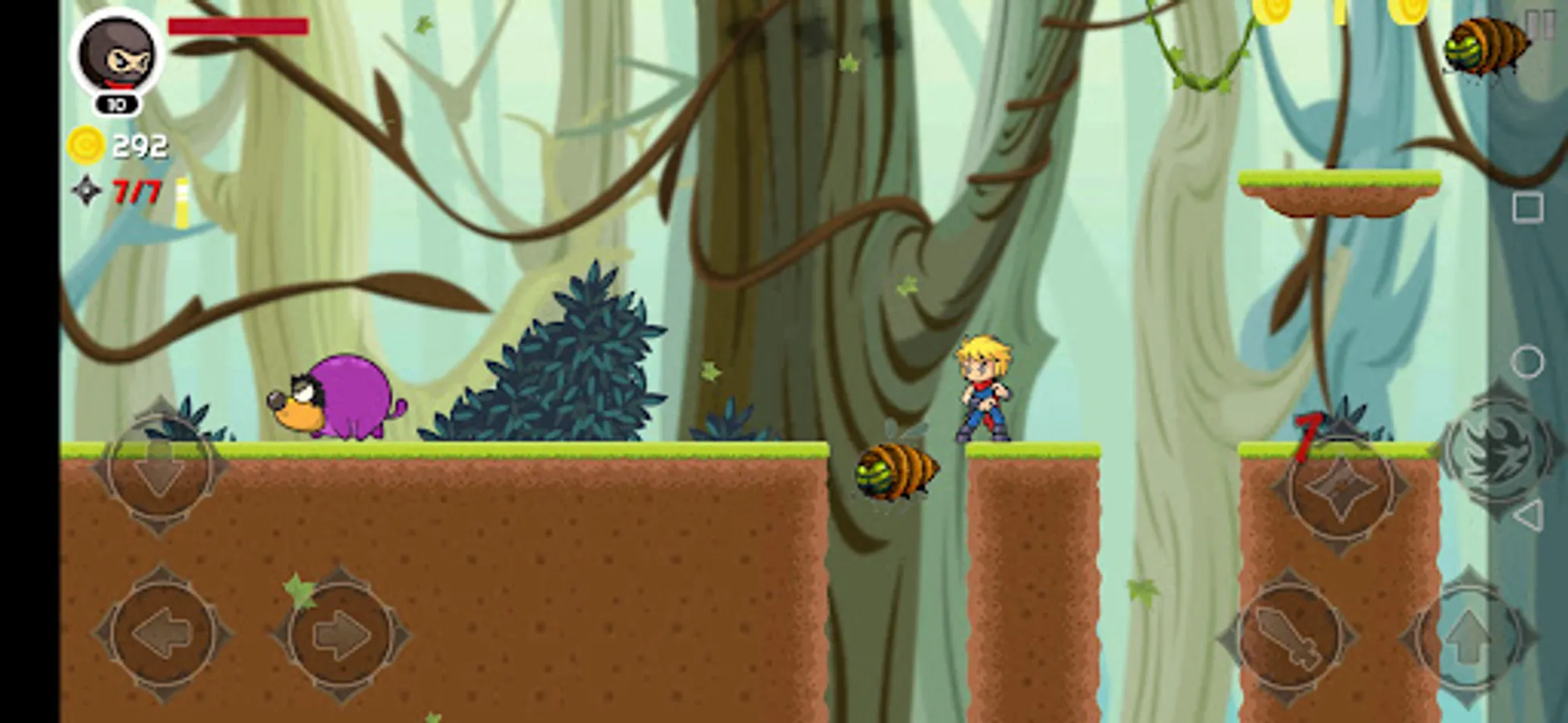Open the Android recent apps square button
Screen dimensions: 1568x723
[1528, 207]
